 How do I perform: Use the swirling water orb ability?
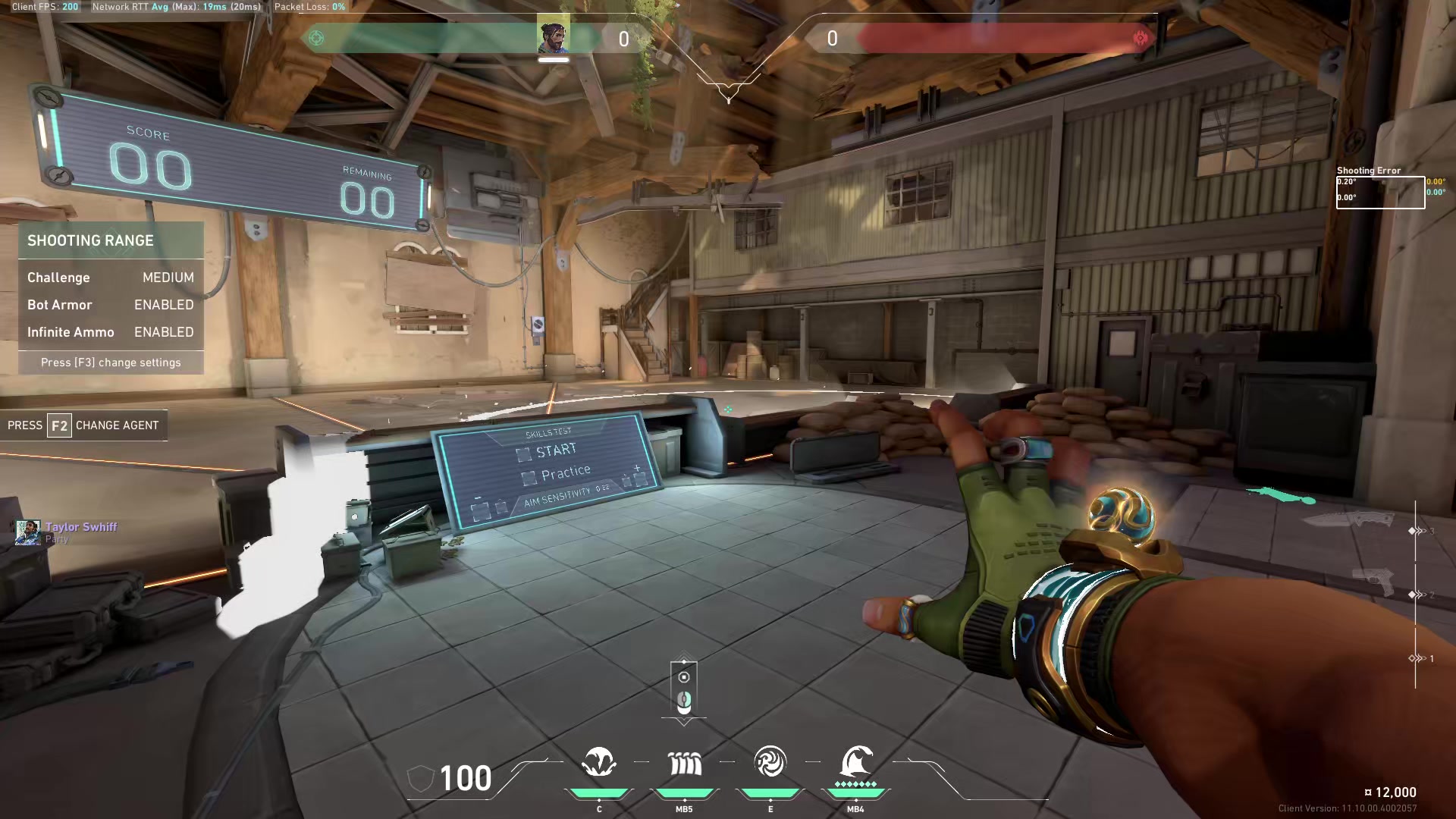[770, 762]
